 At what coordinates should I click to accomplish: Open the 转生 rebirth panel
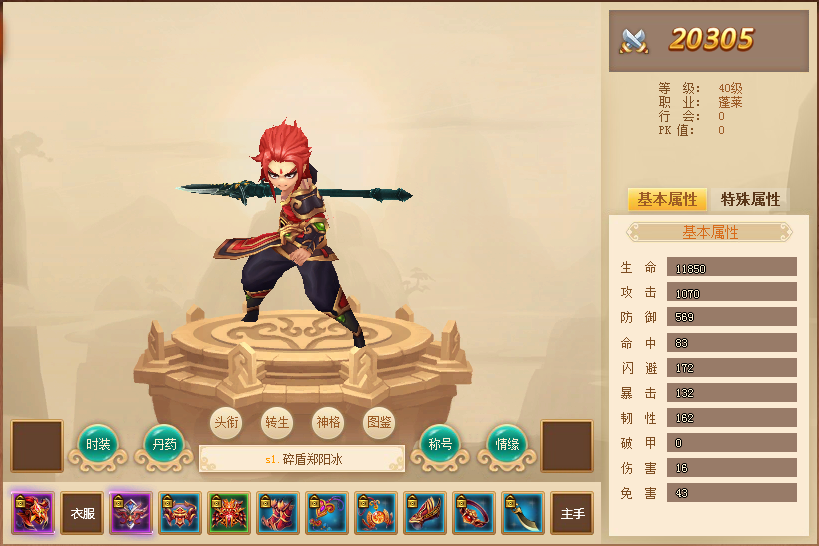[x=277, y=422]
